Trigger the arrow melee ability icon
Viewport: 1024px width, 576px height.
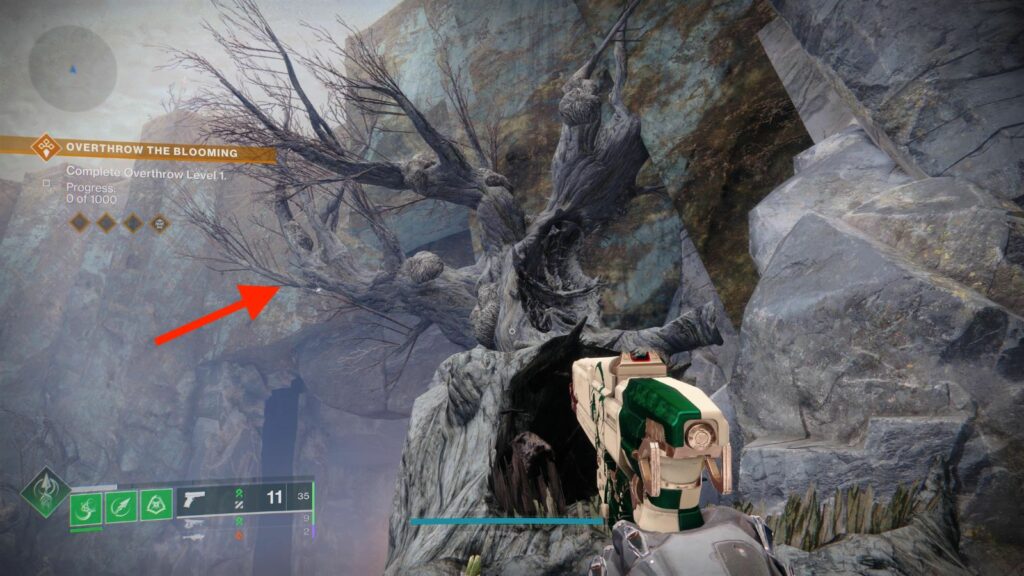(x=122, y=506)
